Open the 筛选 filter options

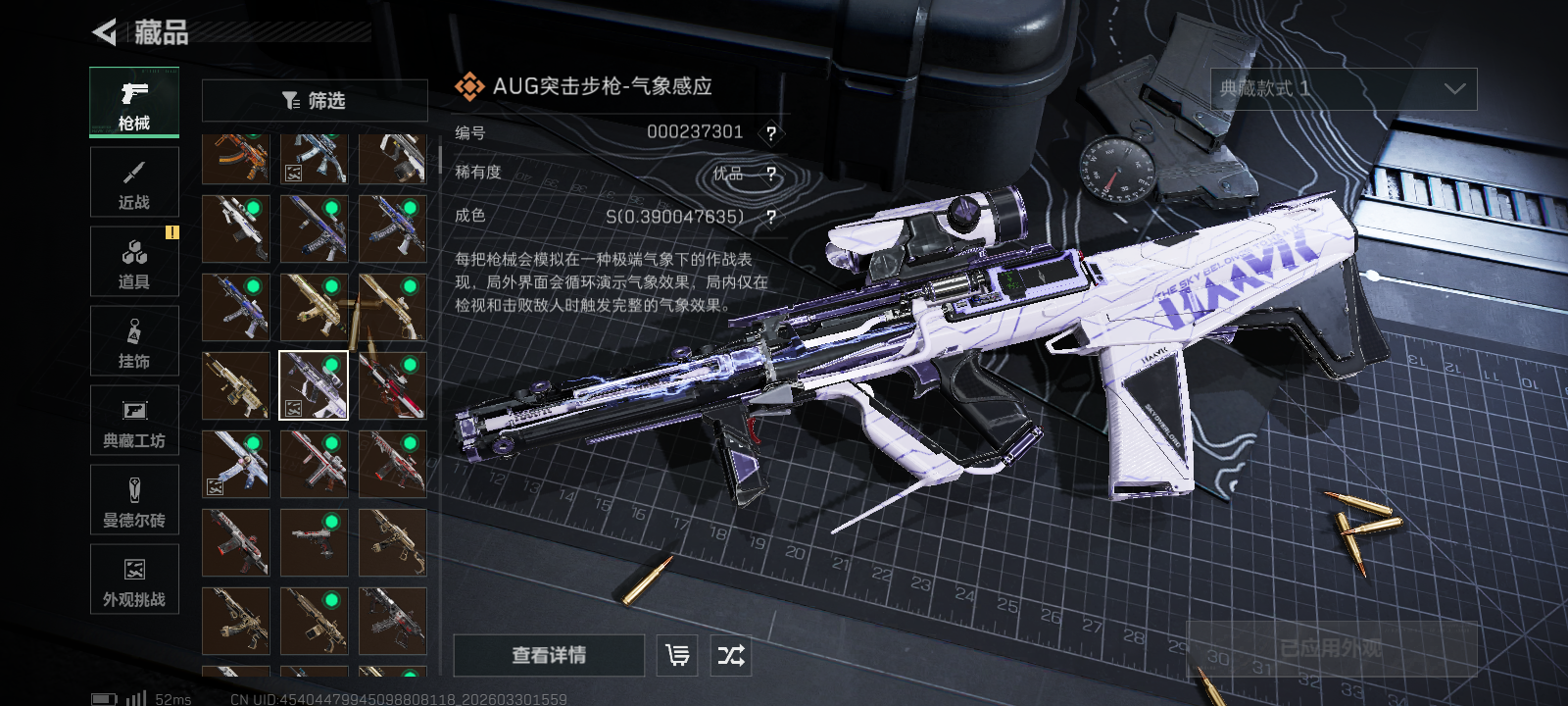314,100
